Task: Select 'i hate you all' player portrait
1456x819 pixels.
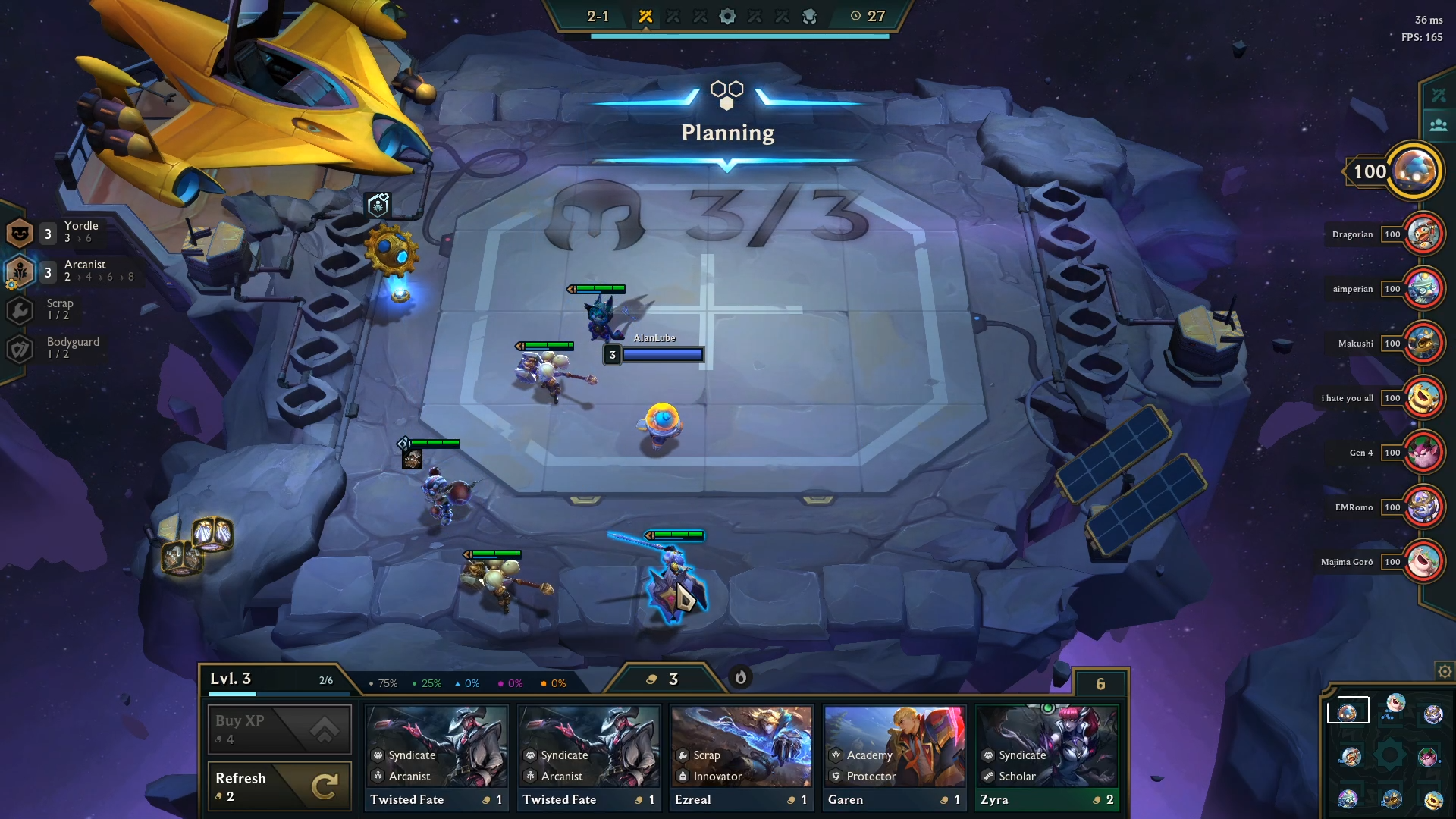Action: coord(1423,398)
